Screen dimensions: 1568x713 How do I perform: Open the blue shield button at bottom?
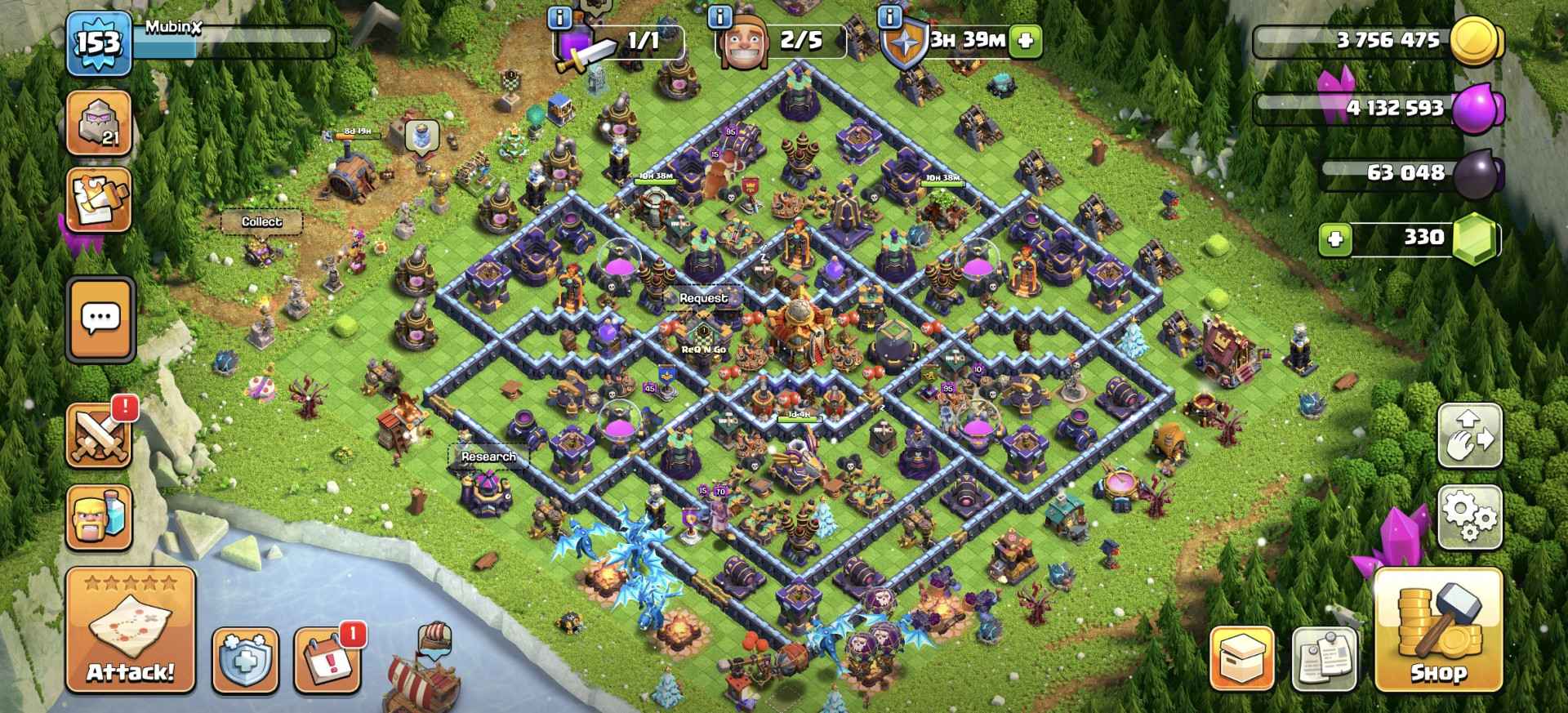pyautogui.click(x=245, y=658)
